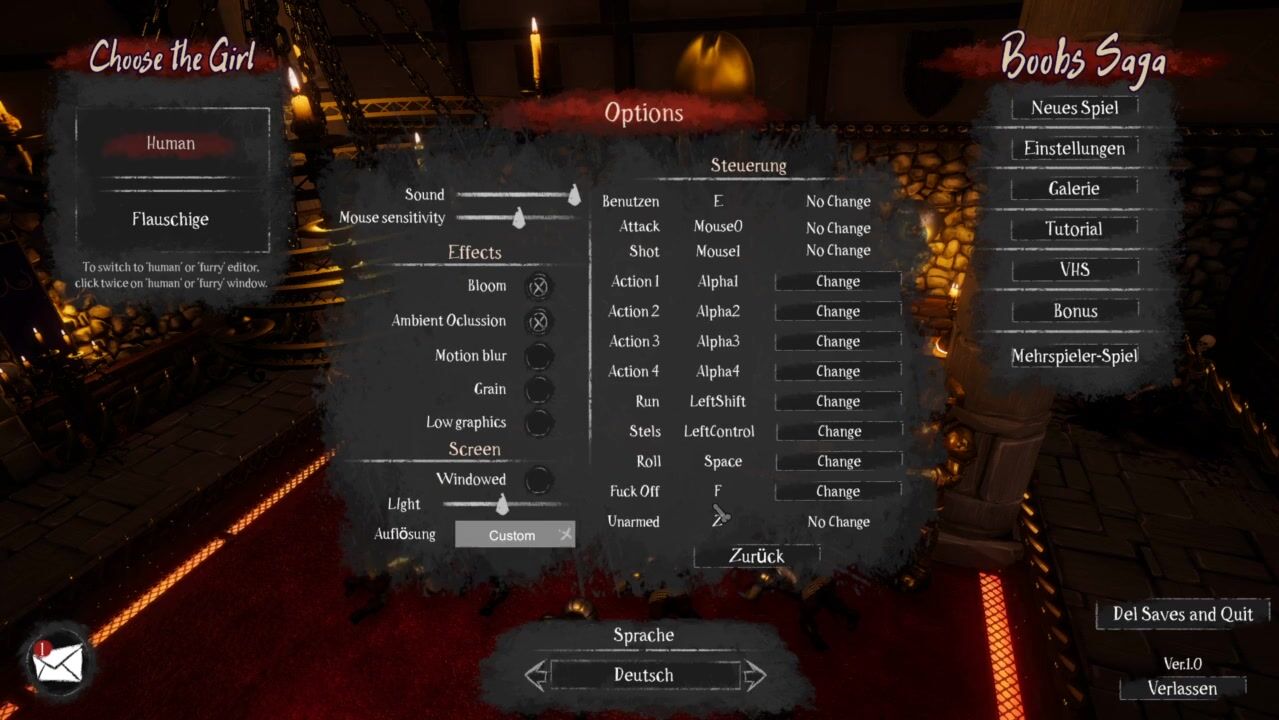The width and height of the screenshot is (1279, 720).
Task: Enable the Grain effect checkbox
Action: (538, 389)
